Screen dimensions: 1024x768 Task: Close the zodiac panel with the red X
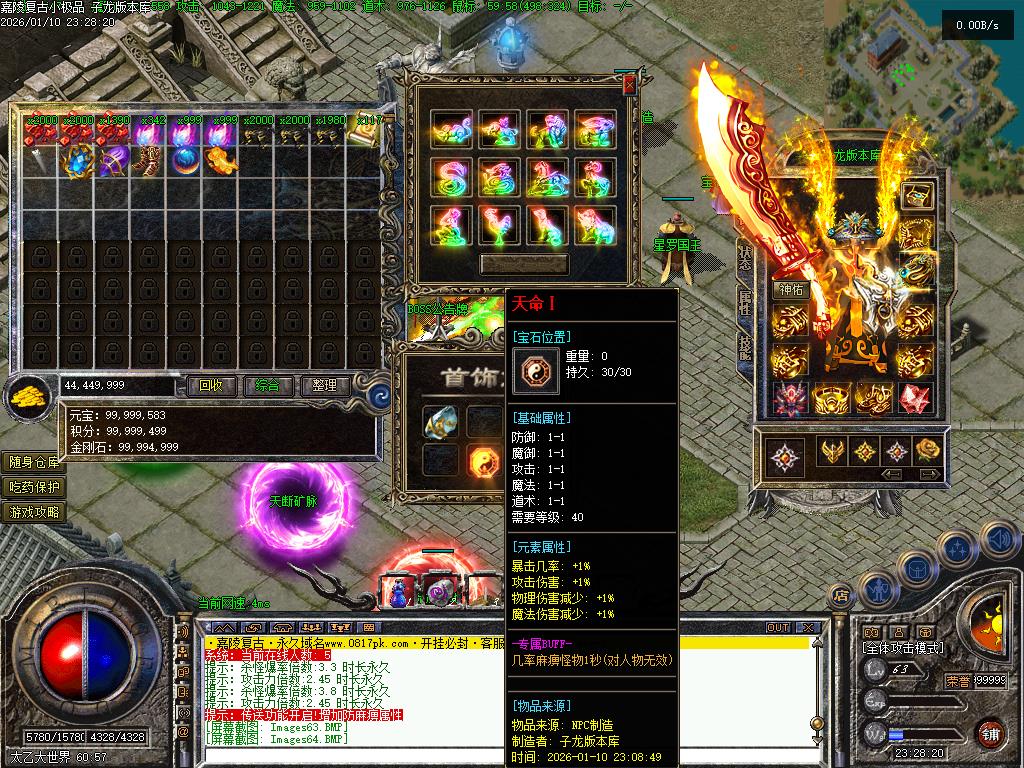coord(629,86)
